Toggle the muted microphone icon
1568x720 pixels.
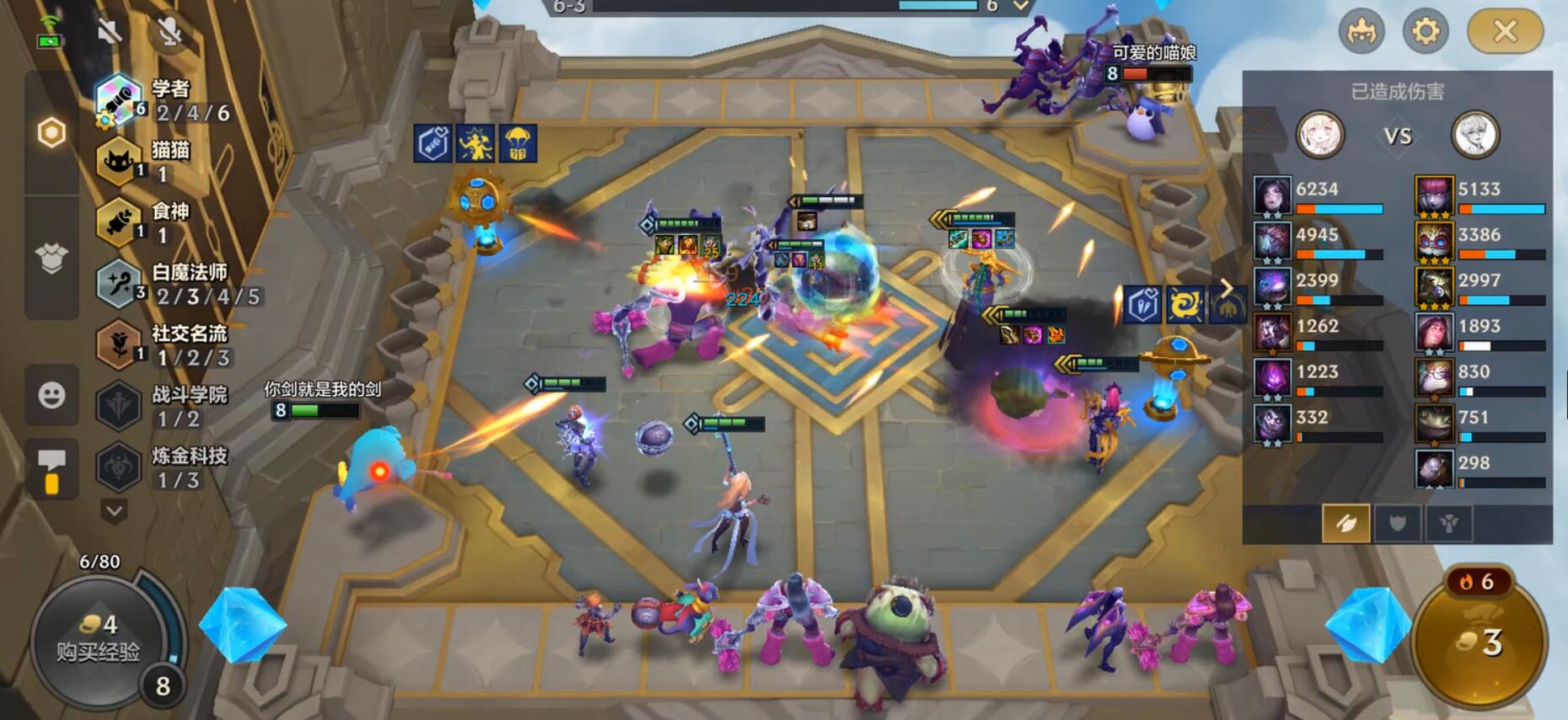pyautogui.click(x=170, y=32)
